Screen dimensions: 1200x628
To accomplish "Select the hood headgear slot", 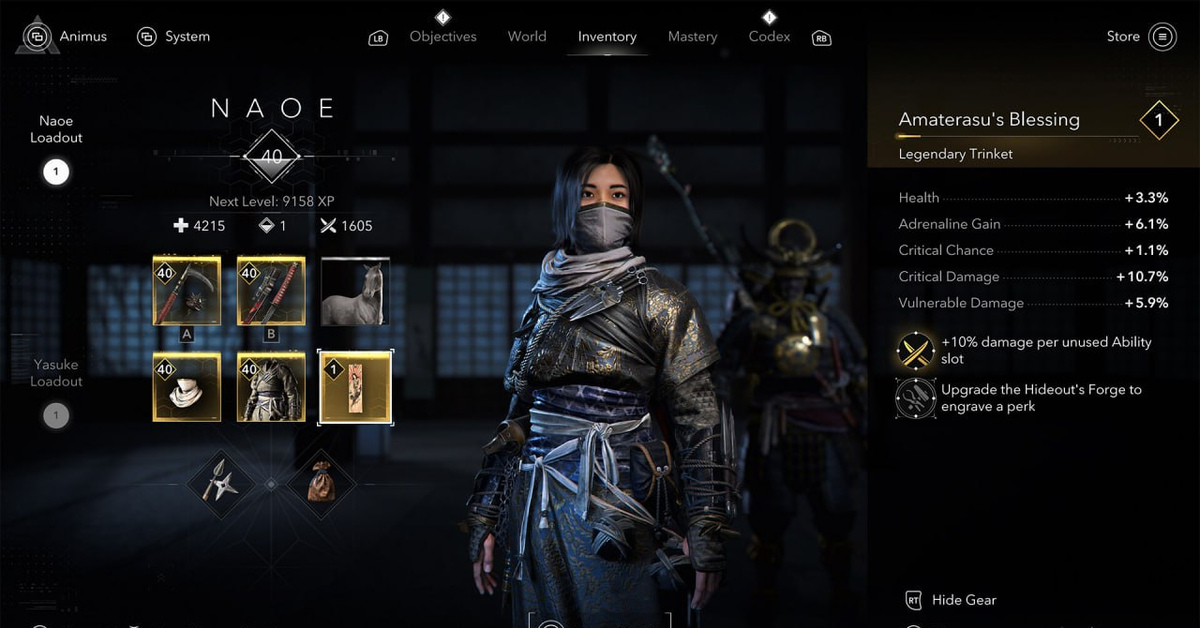I will tap(187, 386).
